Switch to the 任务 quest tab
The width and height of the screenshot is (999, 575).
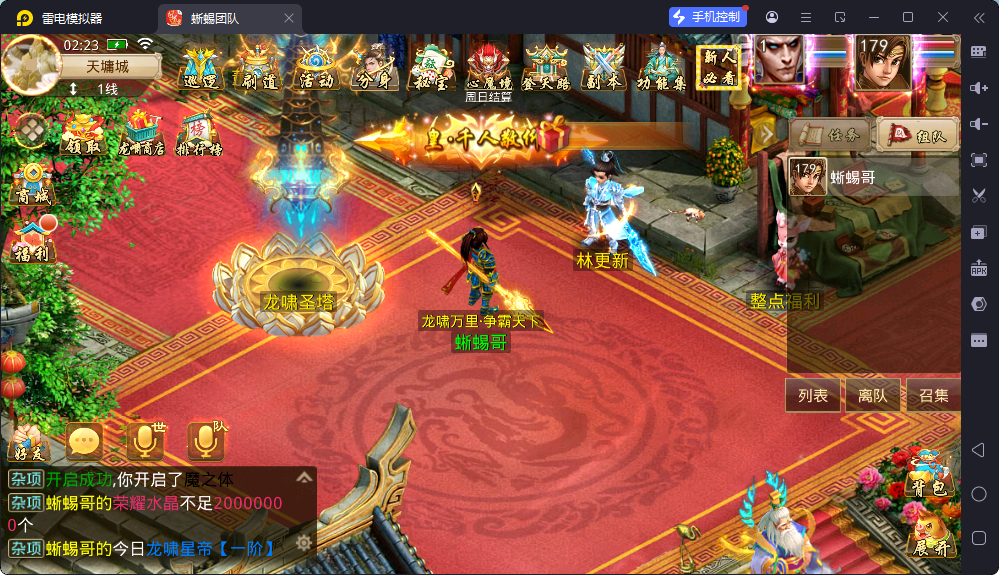(x=829, y=134)
